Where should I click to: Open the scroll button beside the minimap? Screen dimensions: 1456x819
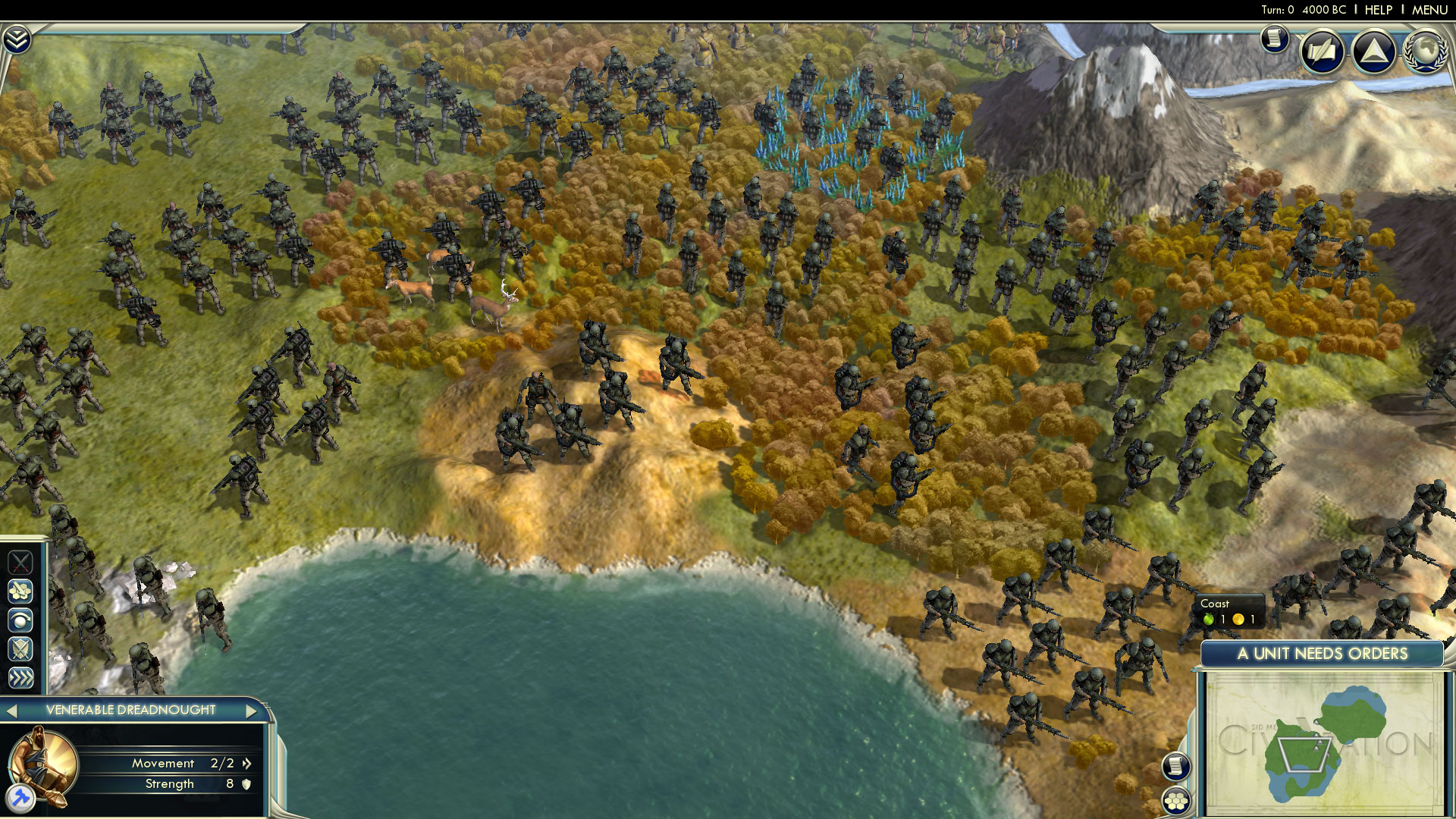click(x=1175, y=766)
